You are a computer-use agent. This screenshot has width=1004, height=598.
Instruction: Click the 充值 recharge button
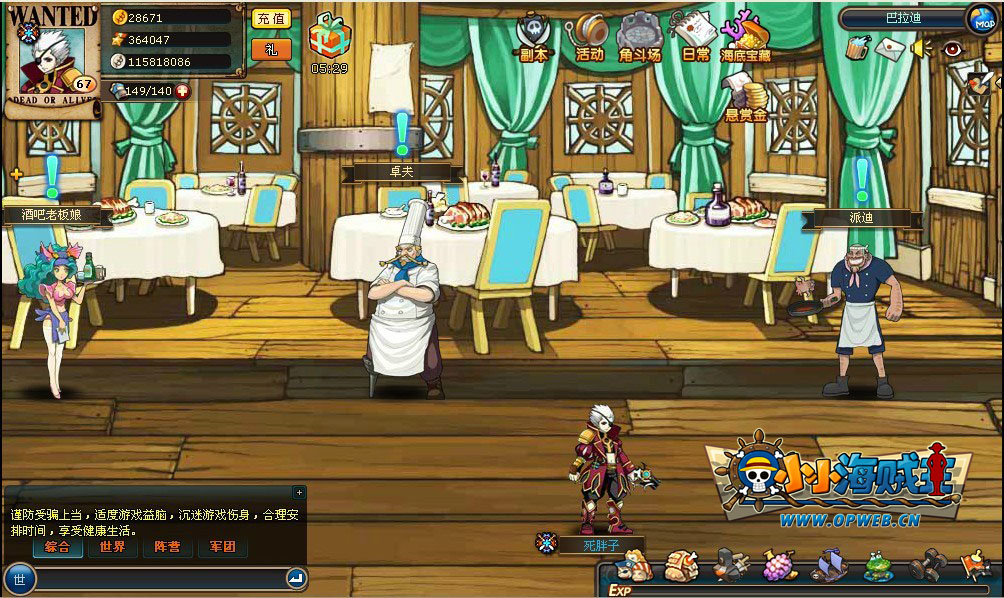pos(270,19)
